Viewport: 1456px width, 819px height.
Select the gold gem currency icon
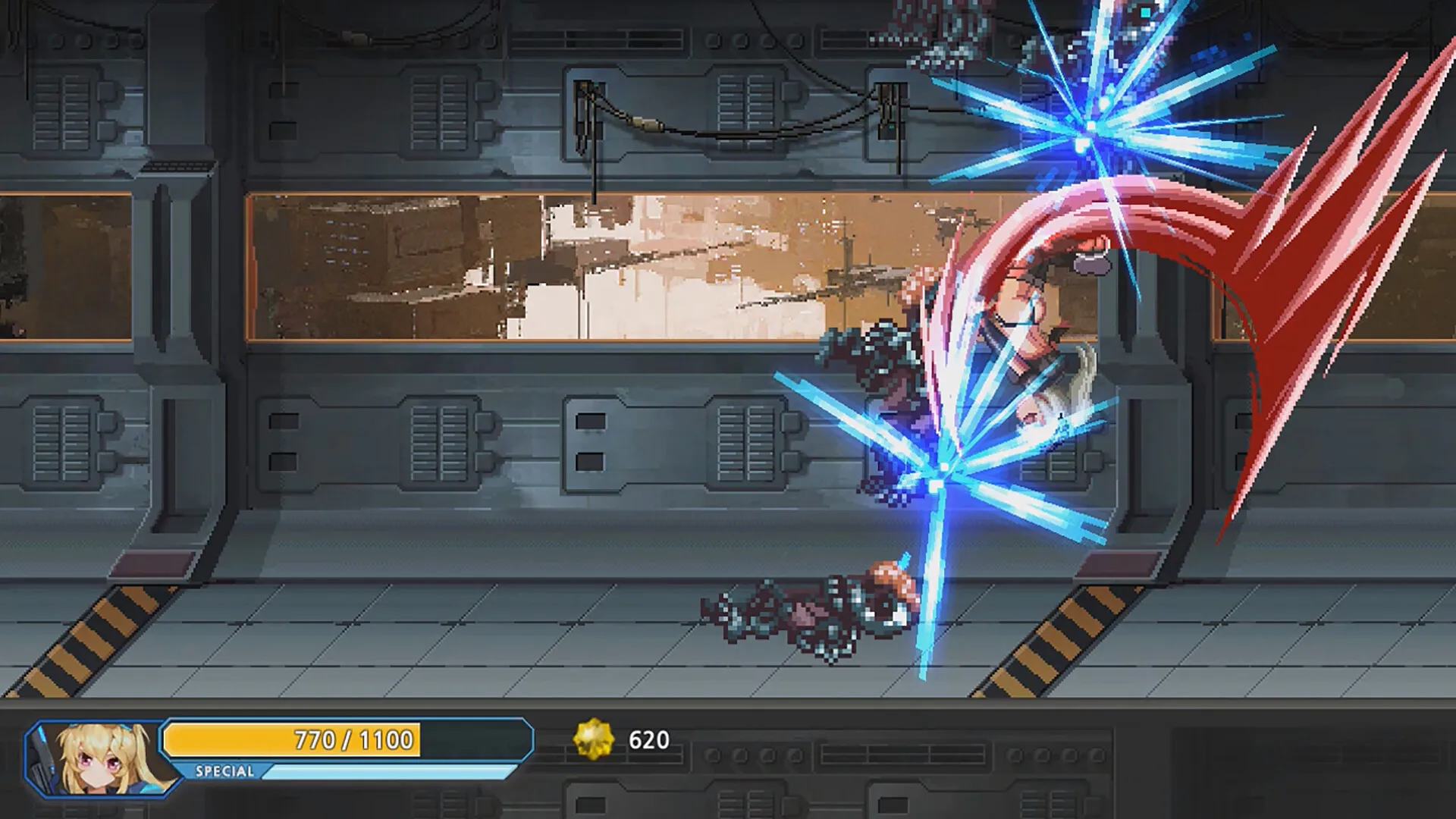click(593, 739)
